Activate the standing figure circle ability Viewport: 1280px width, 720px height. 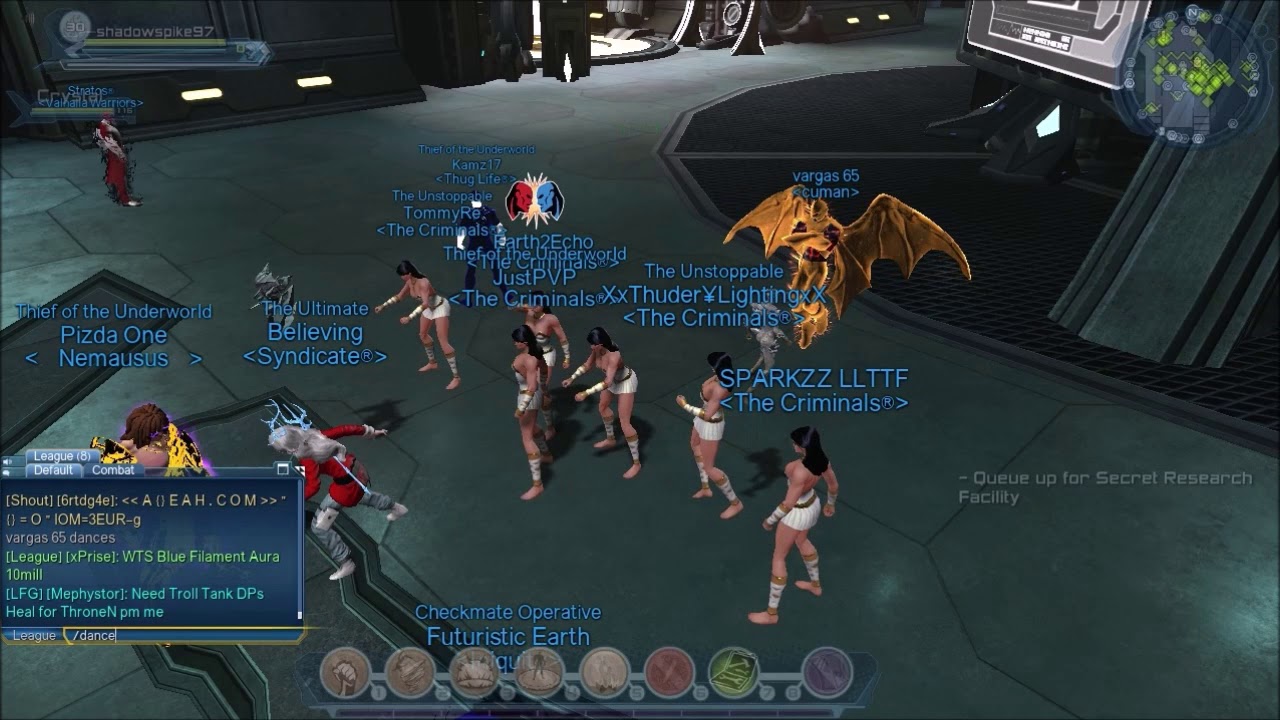pos(539,672)
